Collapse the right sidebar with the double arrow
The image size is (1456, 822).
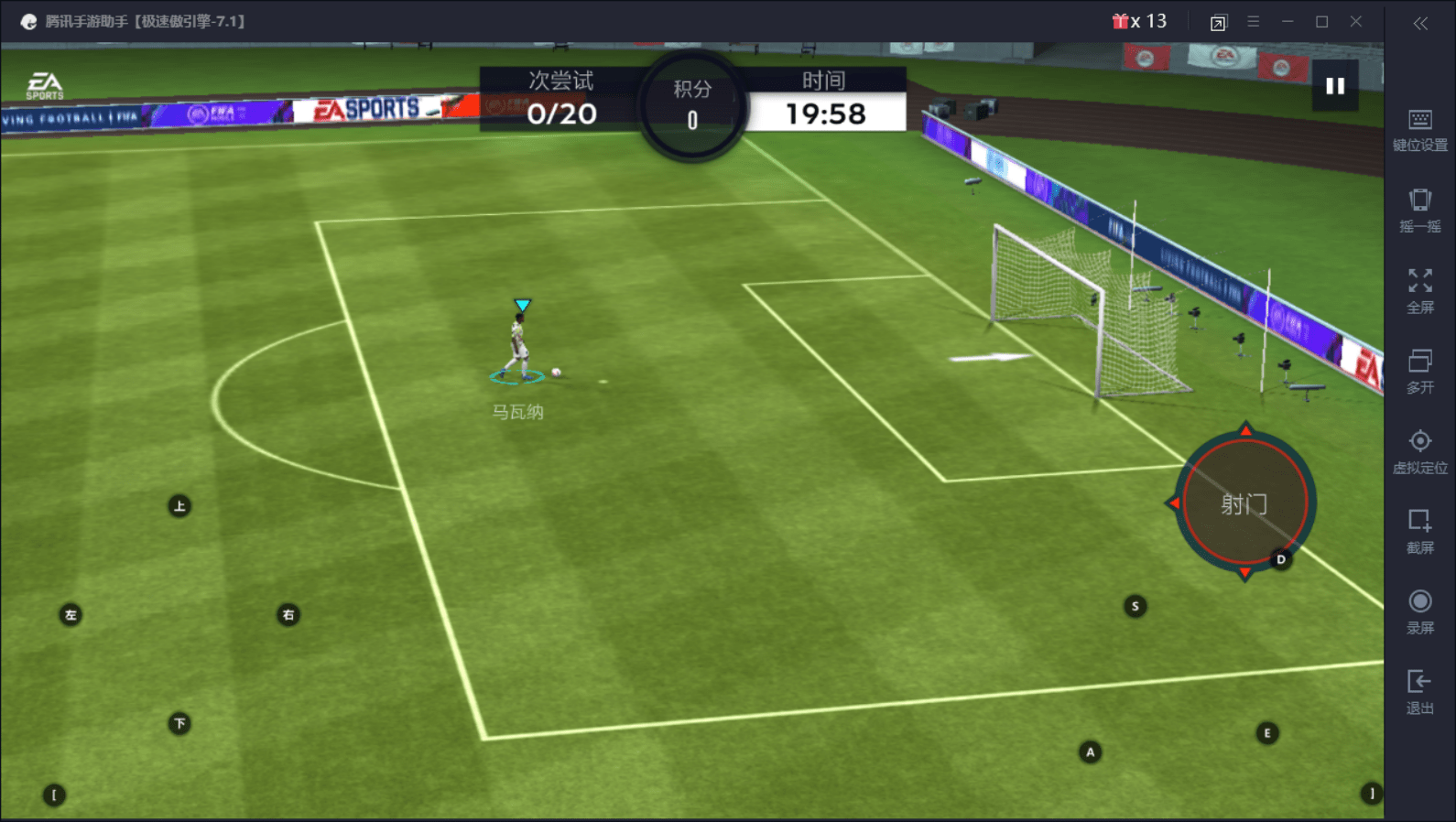click(x=1420, y=23)
